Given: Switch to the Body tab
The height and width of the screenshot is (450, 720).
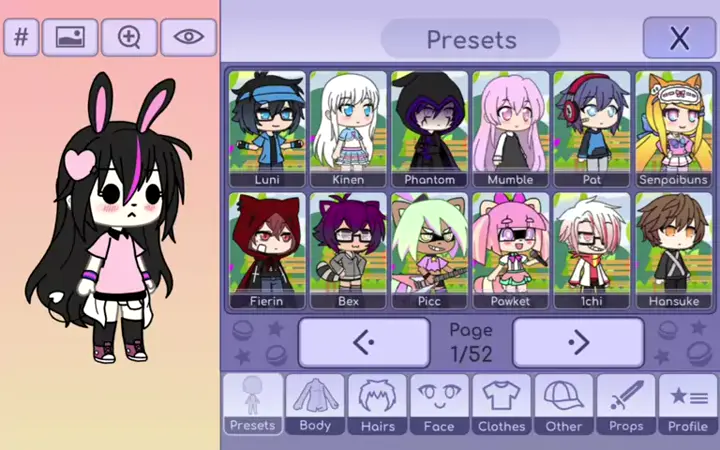Looking at the screenshot, I should 315,405.
